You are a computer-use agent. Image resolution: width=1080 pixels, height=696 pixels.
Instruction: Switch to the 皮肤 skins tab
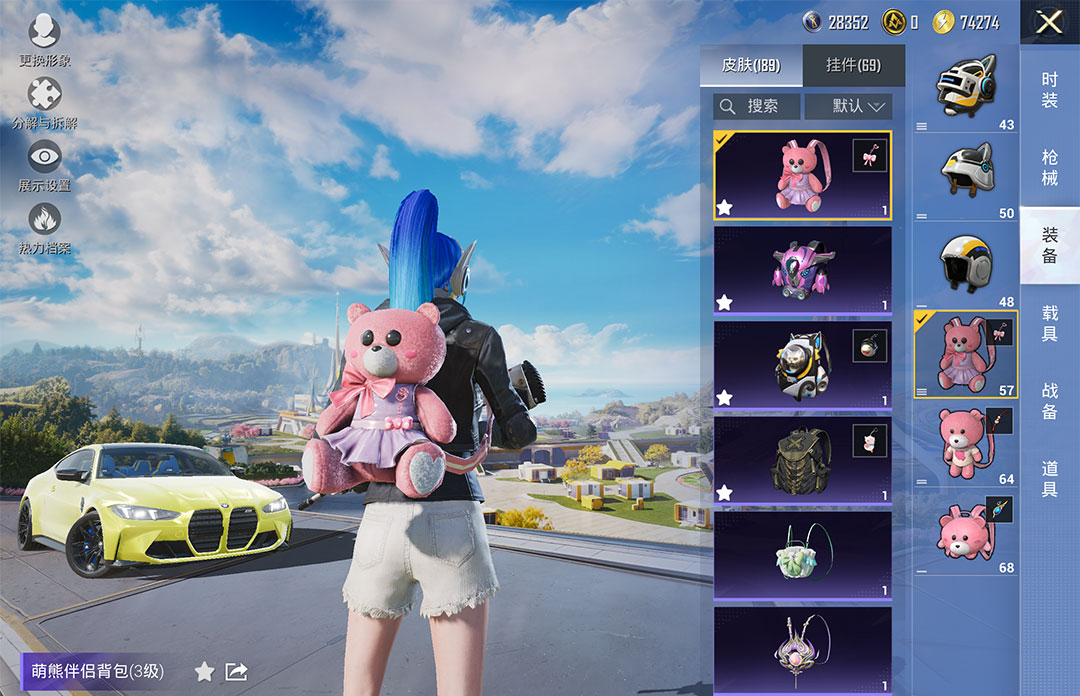(x=750, y=66)
